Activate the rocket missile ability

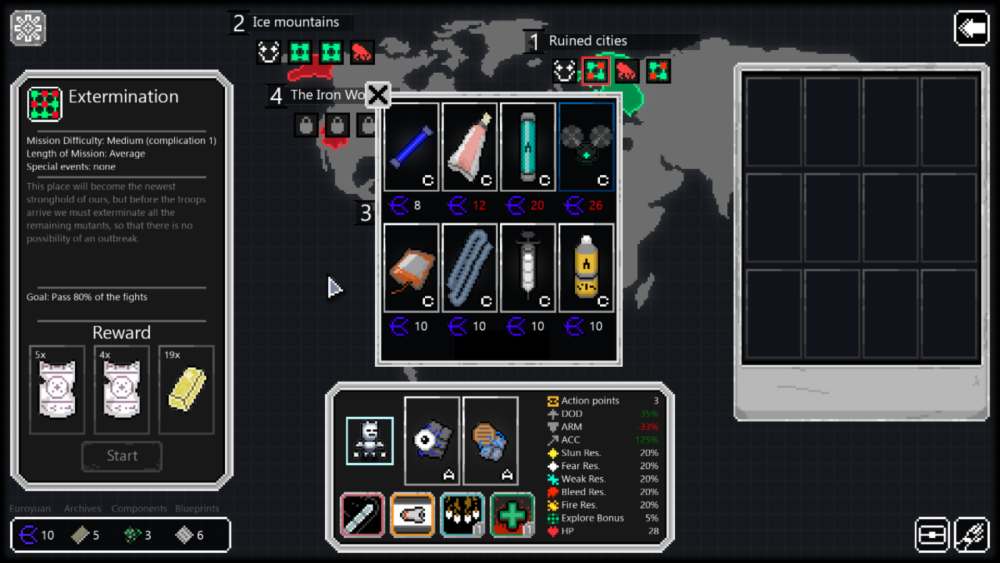point(412,514)
